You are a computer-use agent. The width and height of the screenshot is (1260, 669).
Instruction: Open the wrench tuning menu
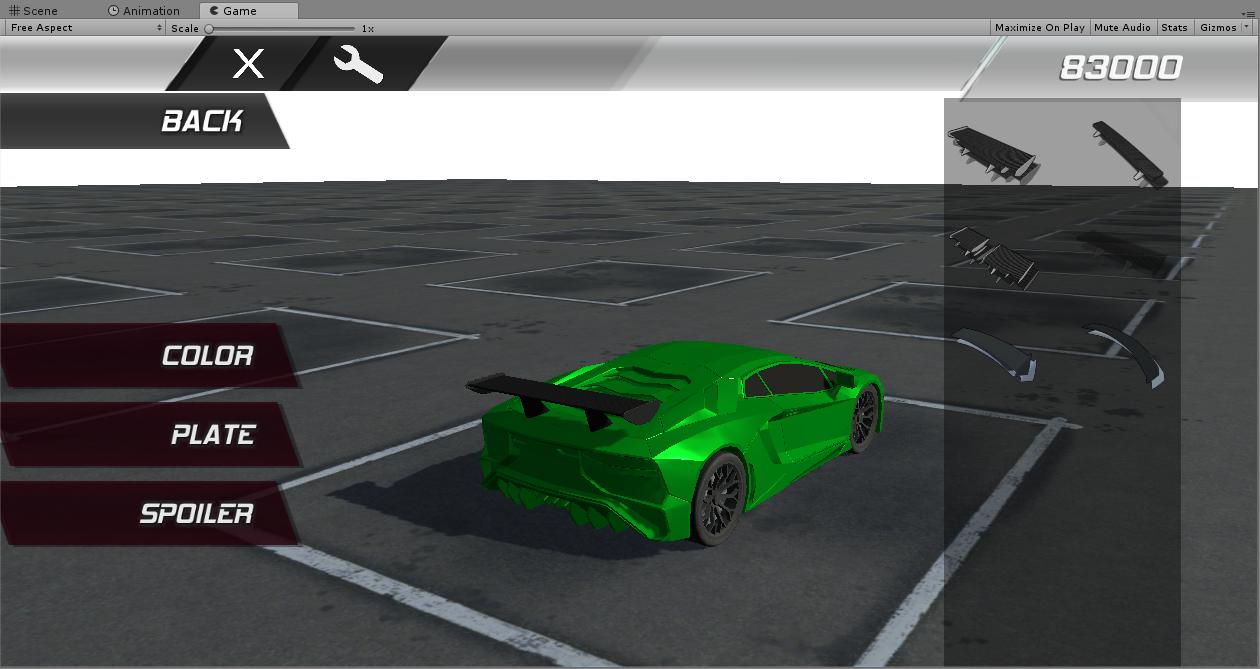pos(357,65)
